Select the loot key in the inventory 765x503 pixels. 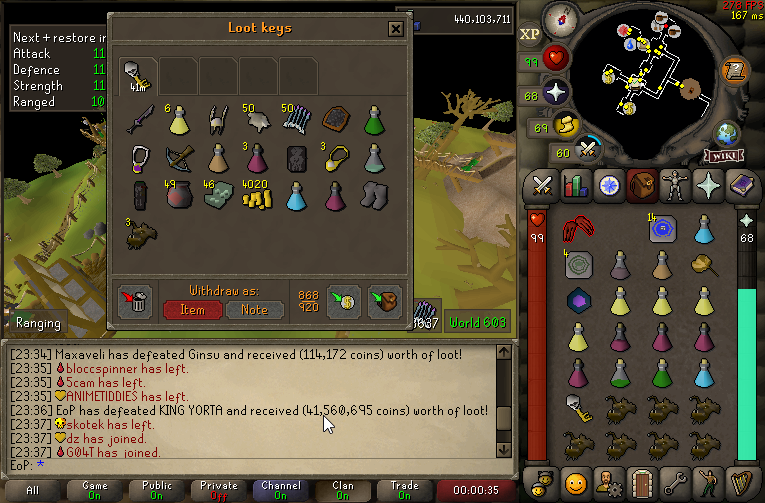pos(578,408)
